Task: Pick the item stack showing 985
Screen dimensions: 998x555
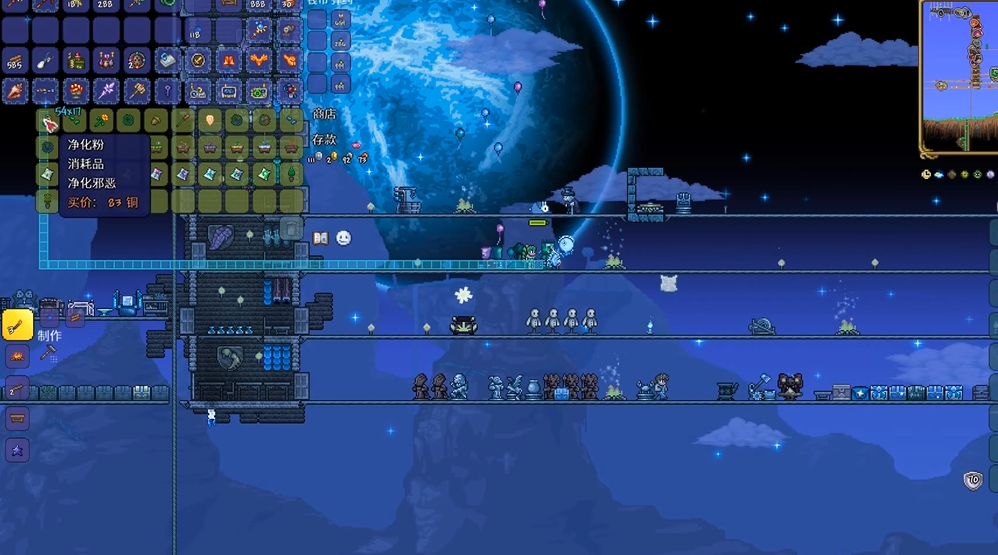Action: click(16, 61)
